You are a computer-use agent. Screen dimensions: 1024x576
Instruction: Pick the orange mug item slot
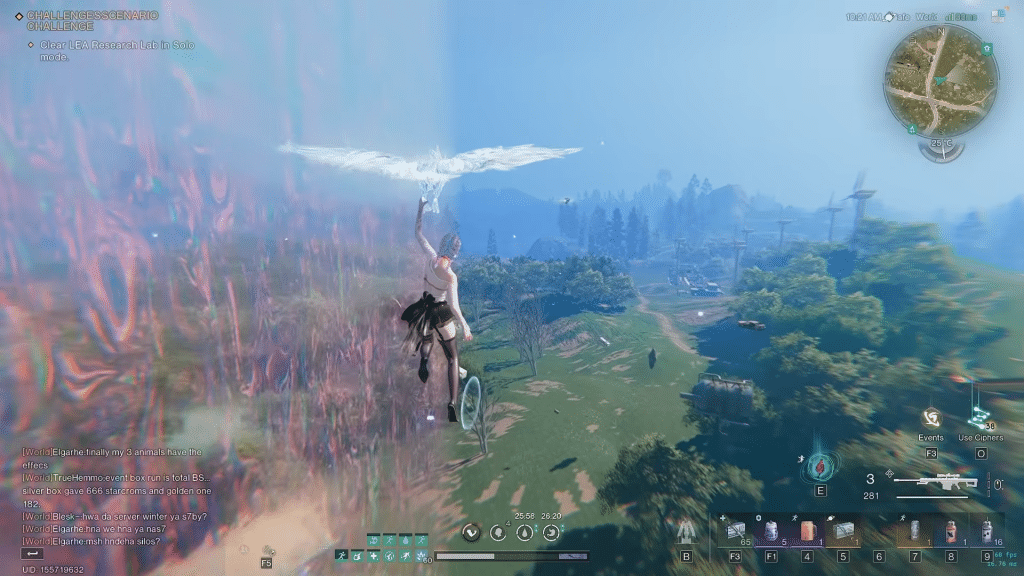[x=807, y=532]
